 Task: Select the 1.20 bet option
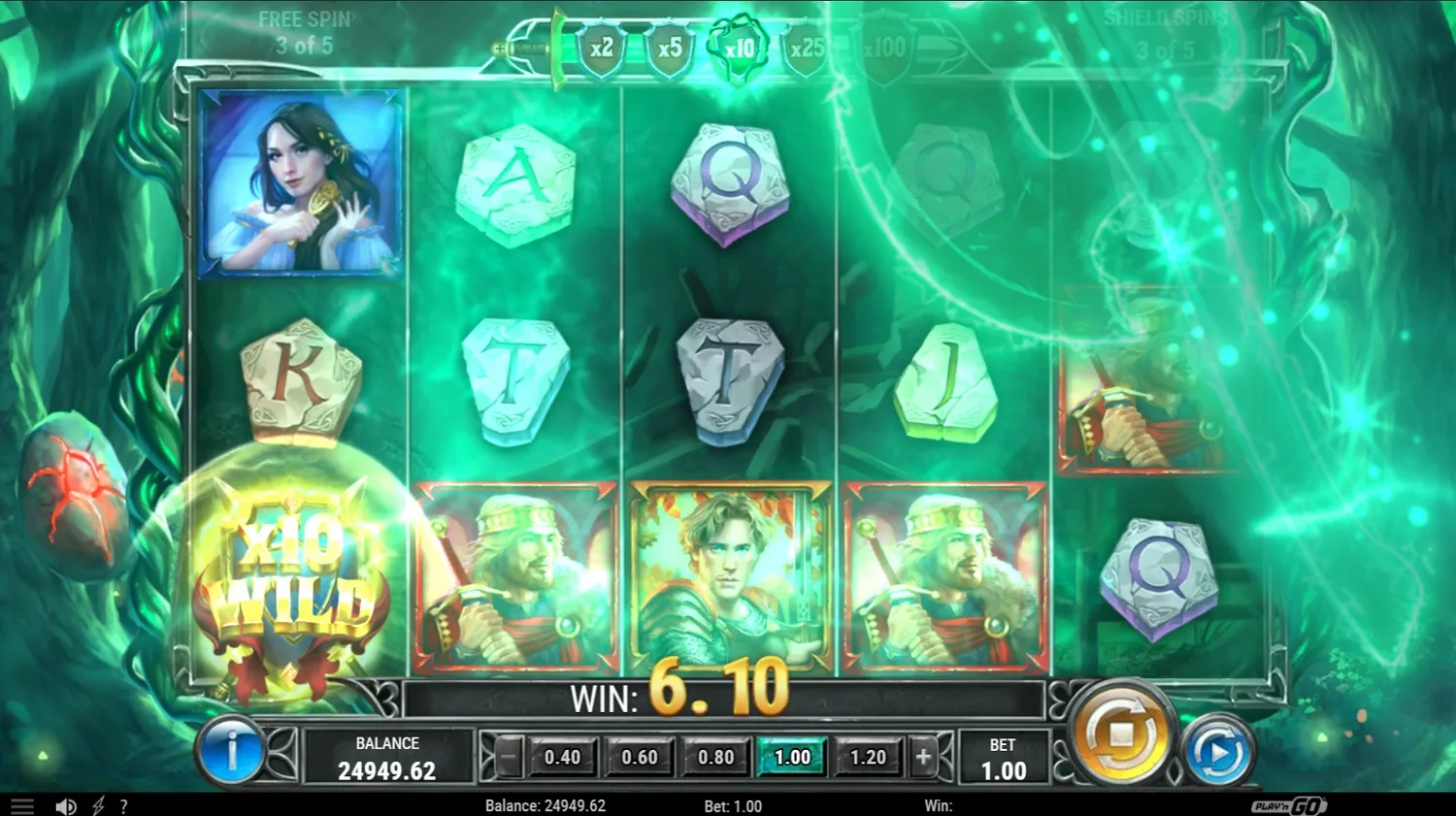[869, 757]
